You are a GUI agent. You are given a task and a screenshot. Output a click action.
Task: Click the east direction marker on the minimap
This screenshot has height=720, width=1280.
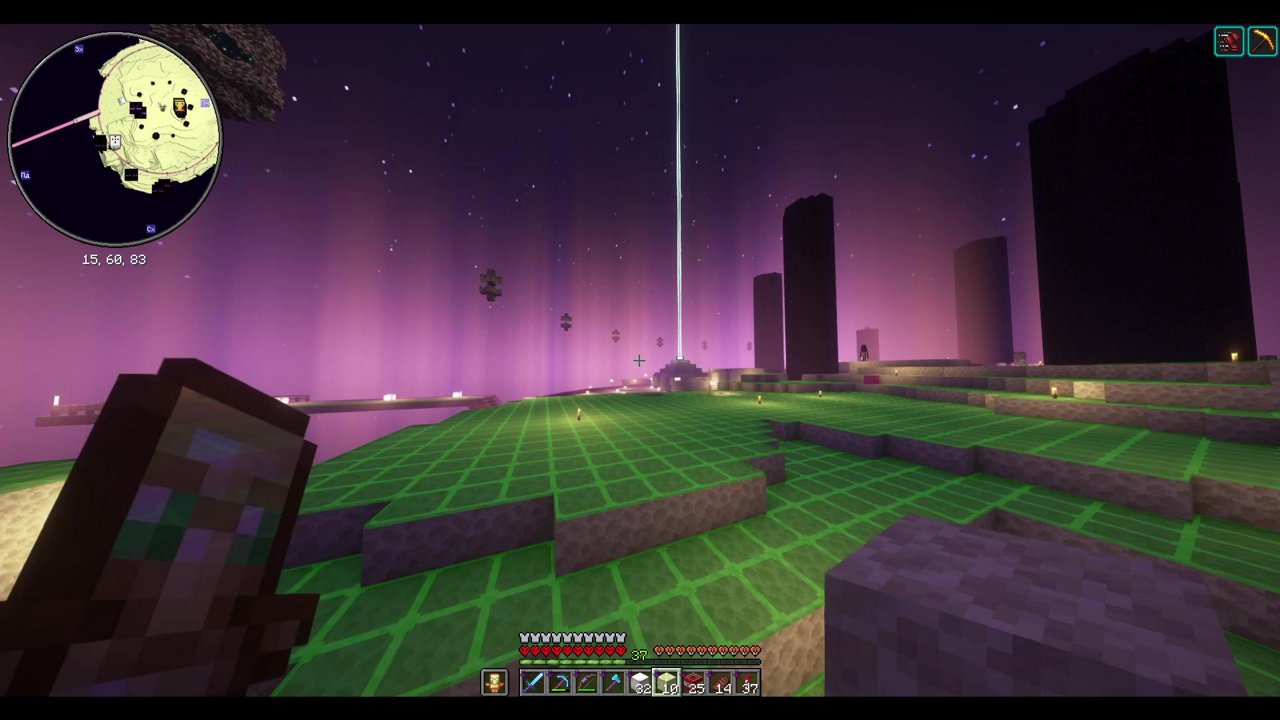click(205, 103)
